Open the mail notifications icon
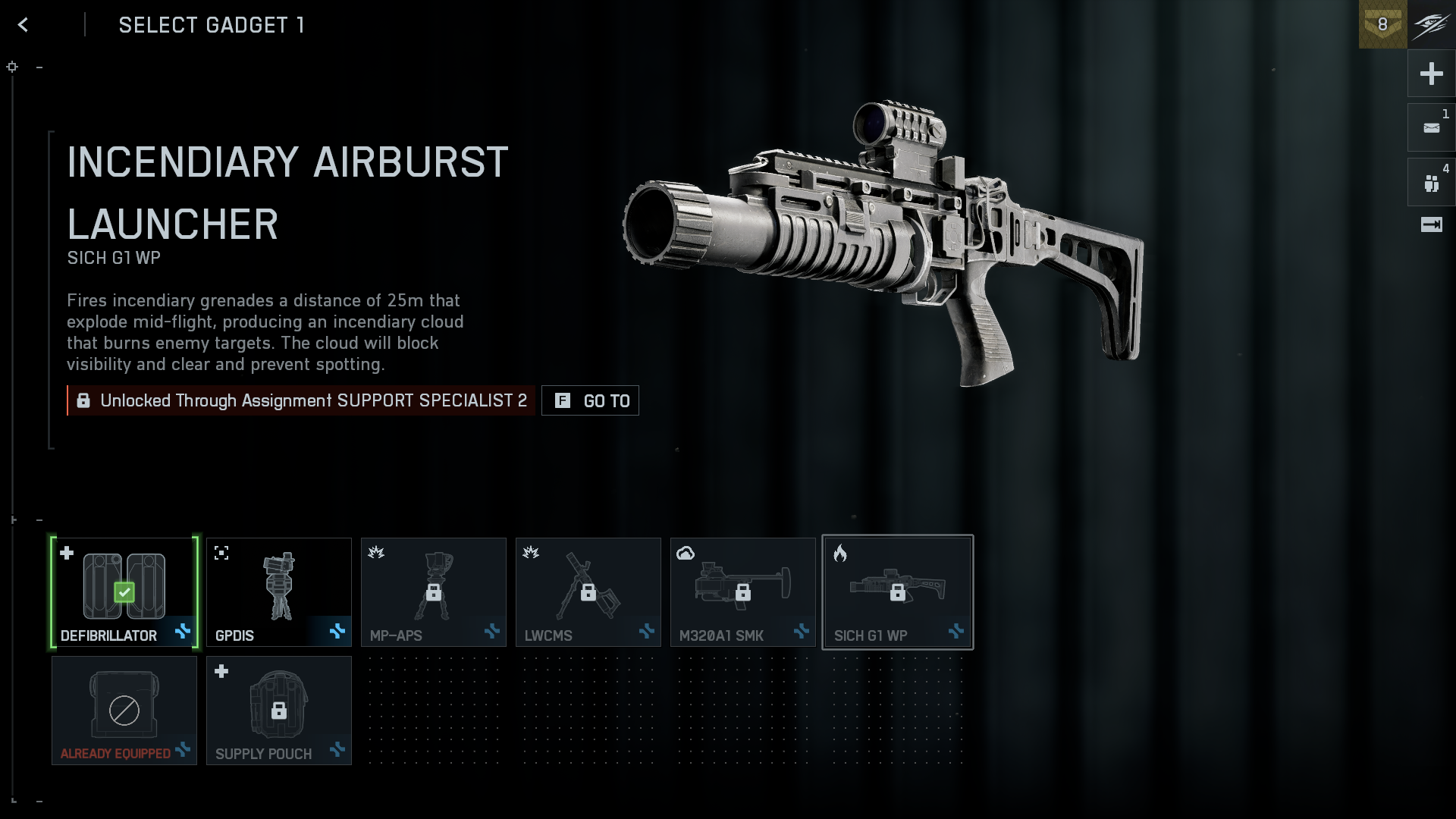The height and width of the screenshot is (819, 1456). pos(1431,128)
